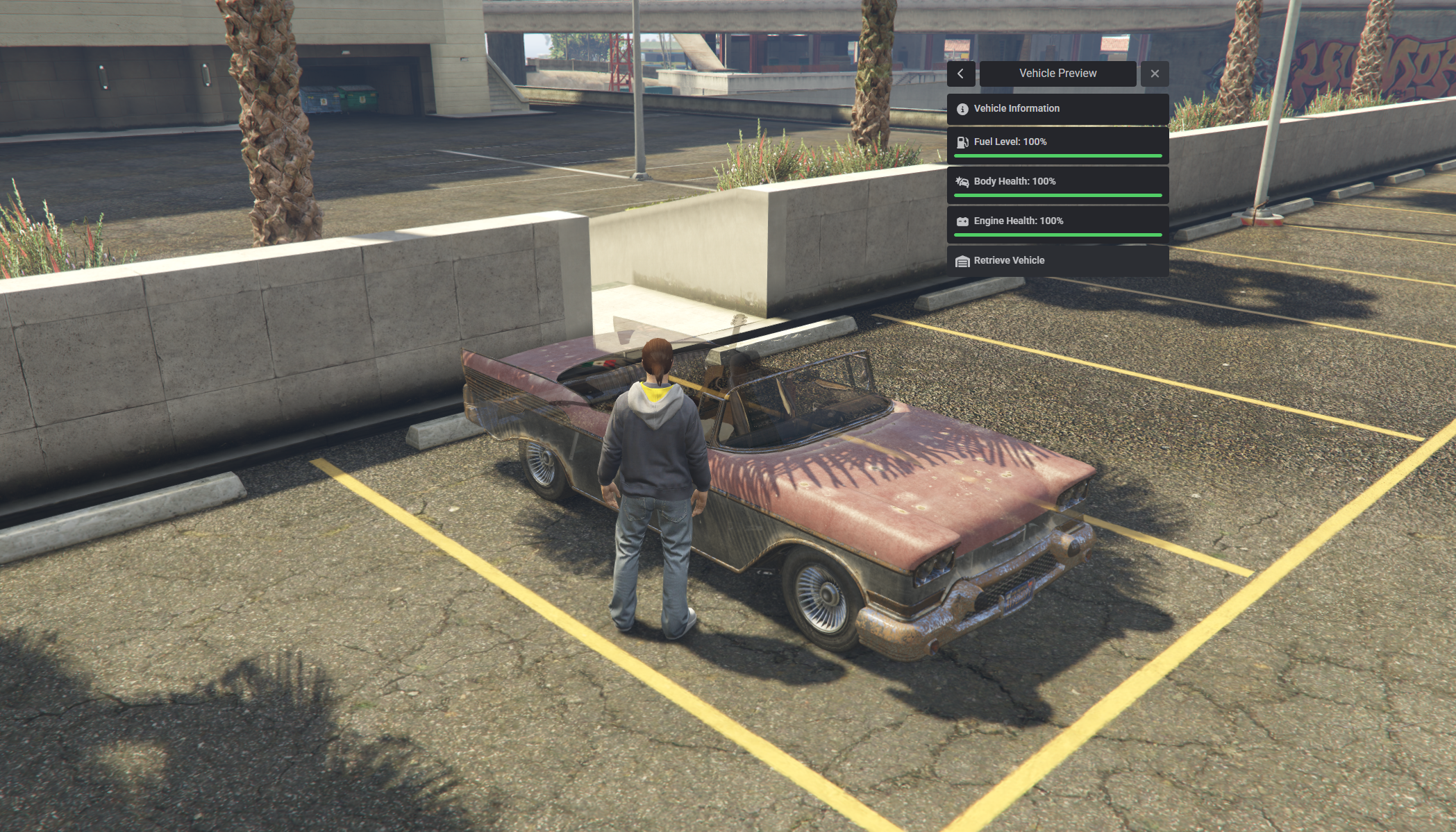
Task: Select the fuel pump icon
Action: [x=962, y=142]
